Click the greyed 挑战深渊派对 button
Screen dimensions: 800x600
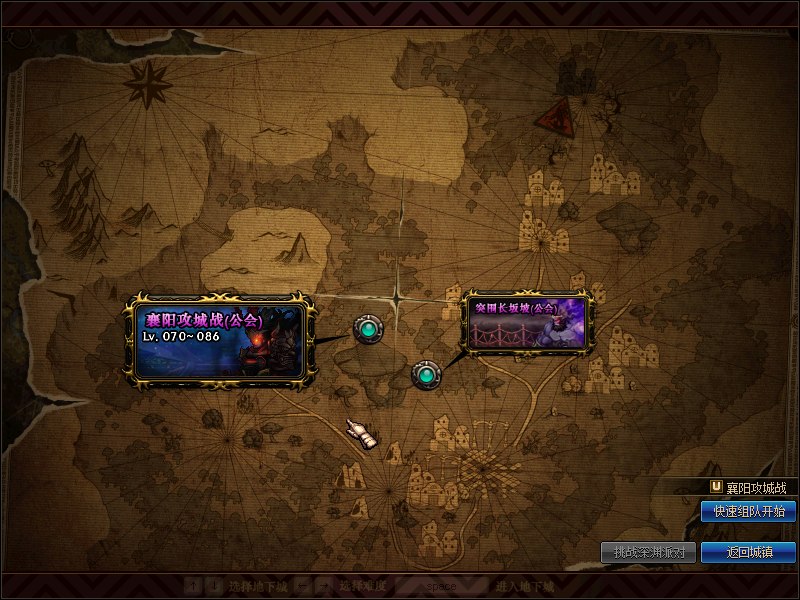tap(648, 552)
